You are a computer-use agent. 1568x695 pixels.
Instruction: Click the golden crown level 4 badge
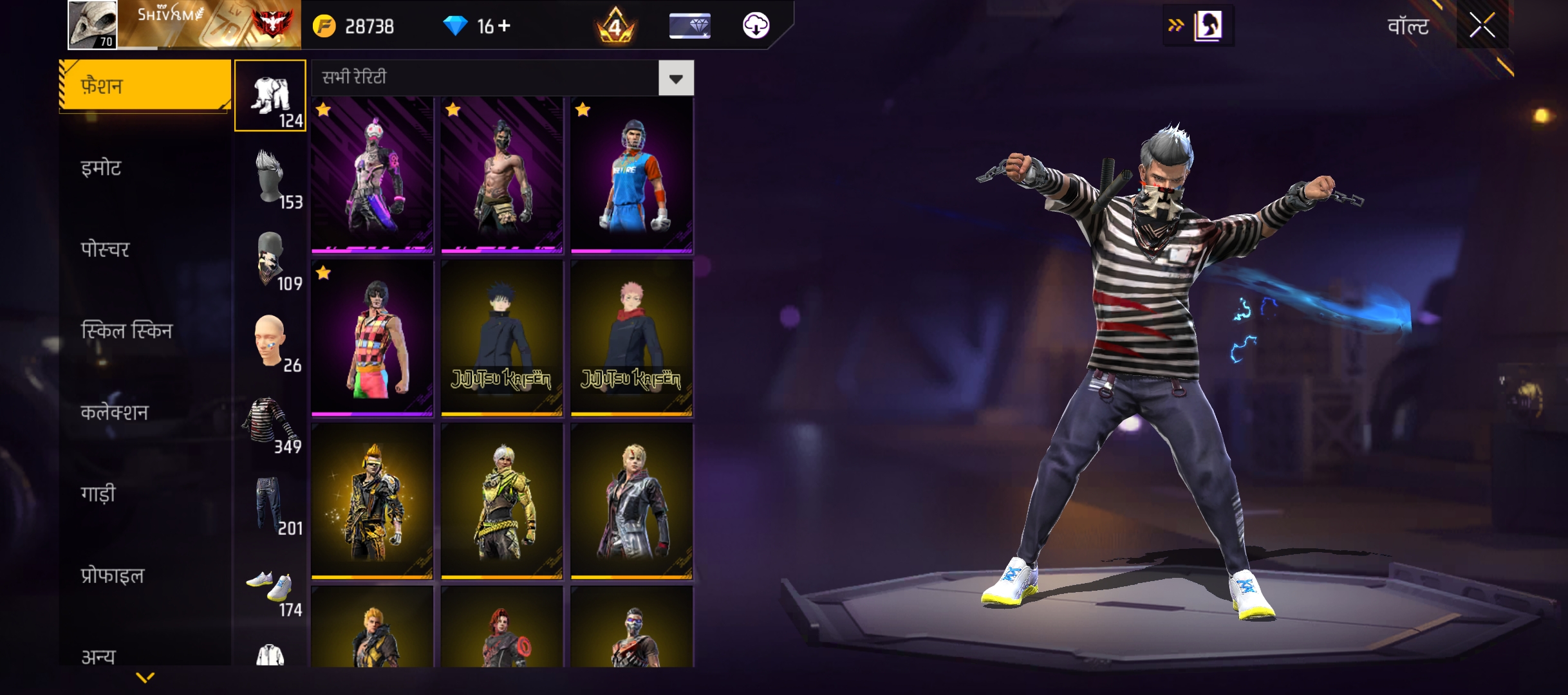615,26
